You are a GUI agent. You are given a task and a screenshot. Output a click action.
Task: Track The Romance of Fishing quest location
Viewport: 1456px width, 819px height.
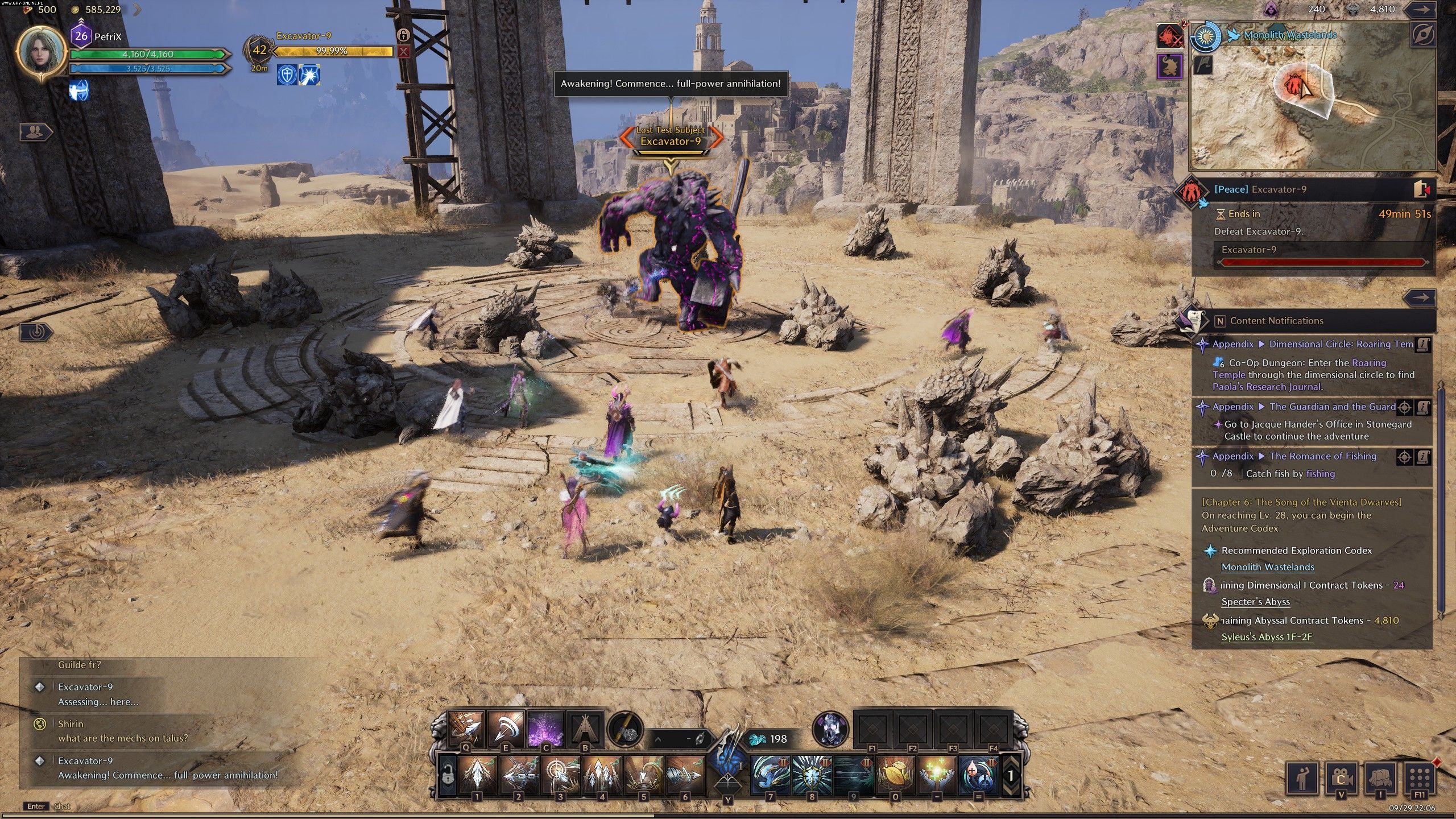pos(1404,457)
